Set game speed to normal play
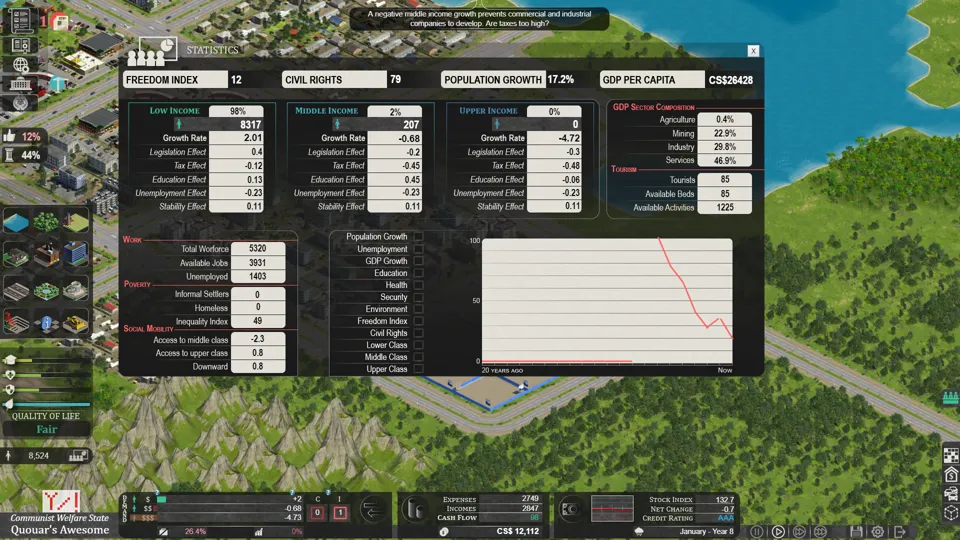The width and height of the screenshot is (960, 540). click(x=778, y=532)
